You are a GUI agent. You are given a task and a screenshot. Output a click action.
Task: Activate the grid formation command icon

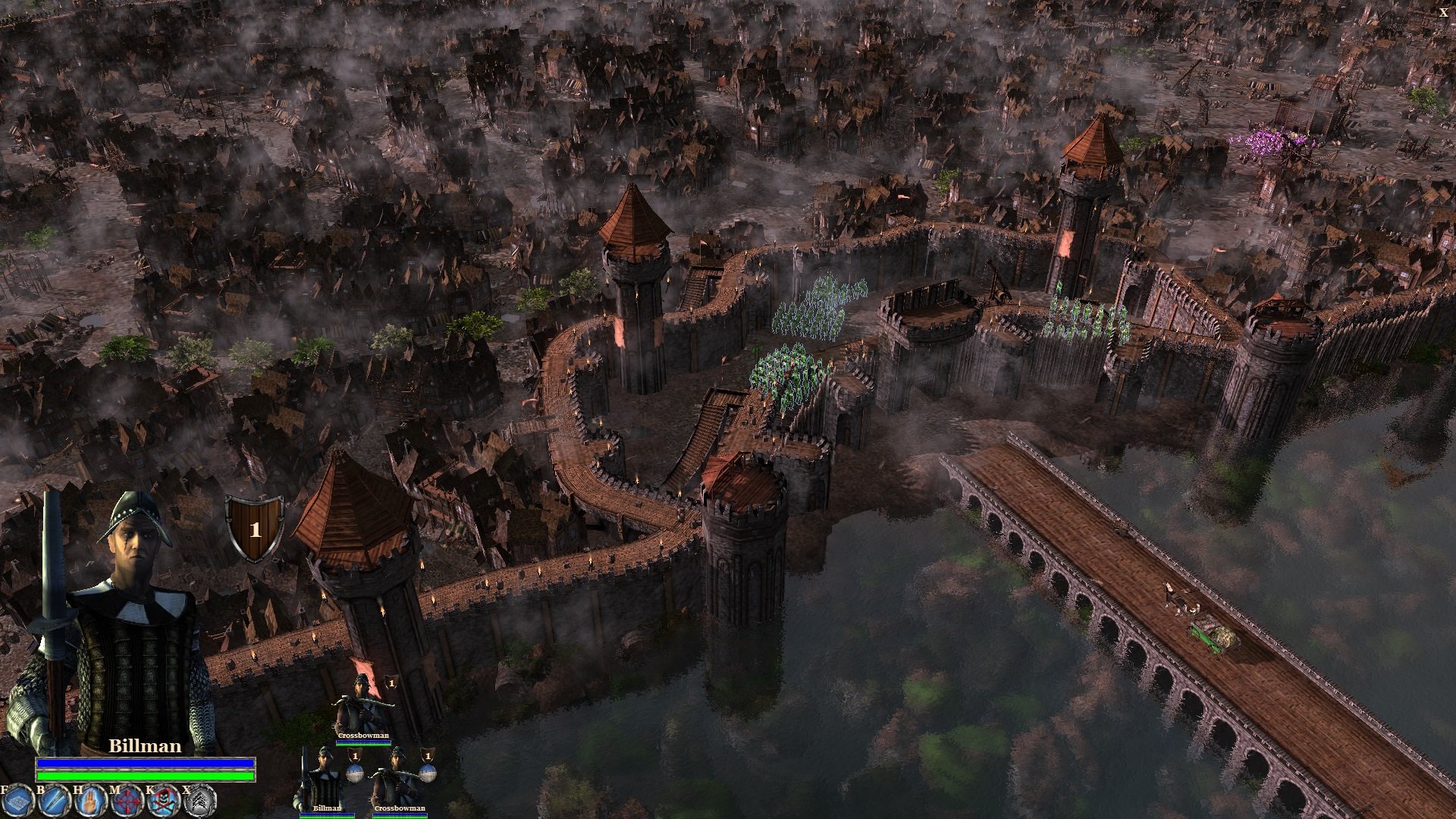pyautogui.click(x=17, y=803)
